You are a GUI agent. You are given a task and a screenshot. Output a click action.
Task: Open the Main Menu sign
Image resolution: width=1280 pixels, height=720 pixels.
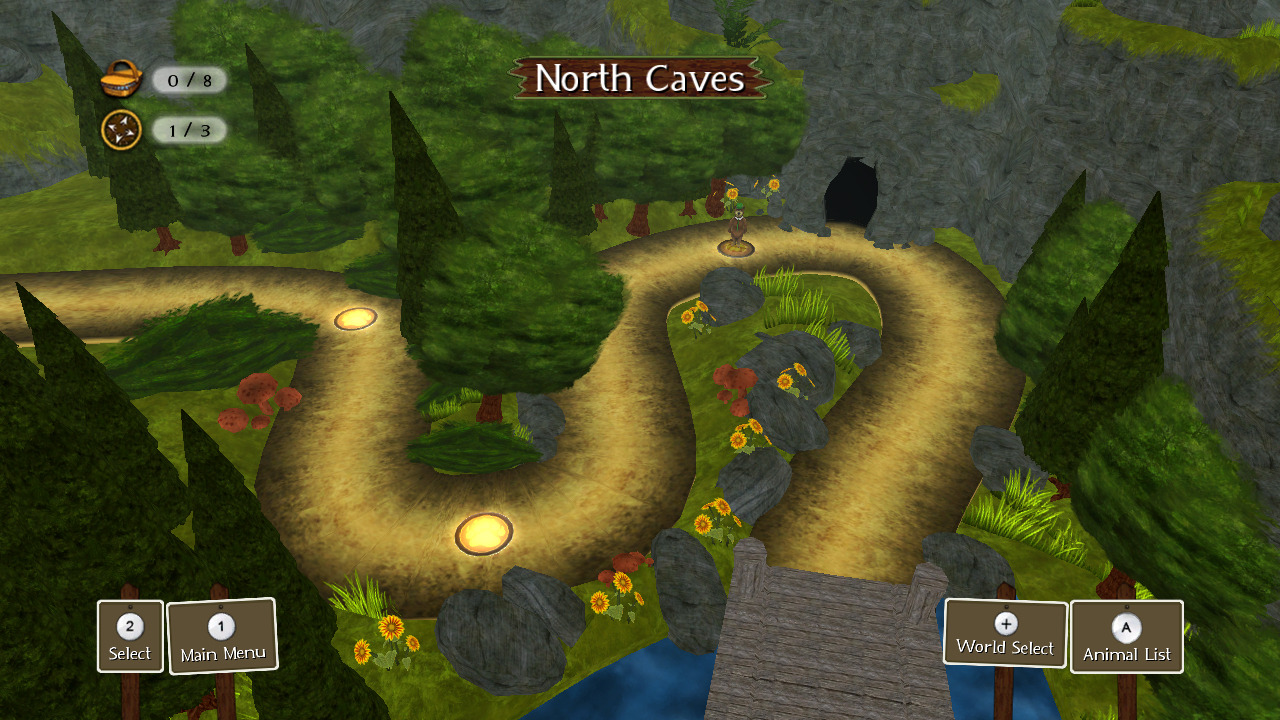[x=222, y=637]
